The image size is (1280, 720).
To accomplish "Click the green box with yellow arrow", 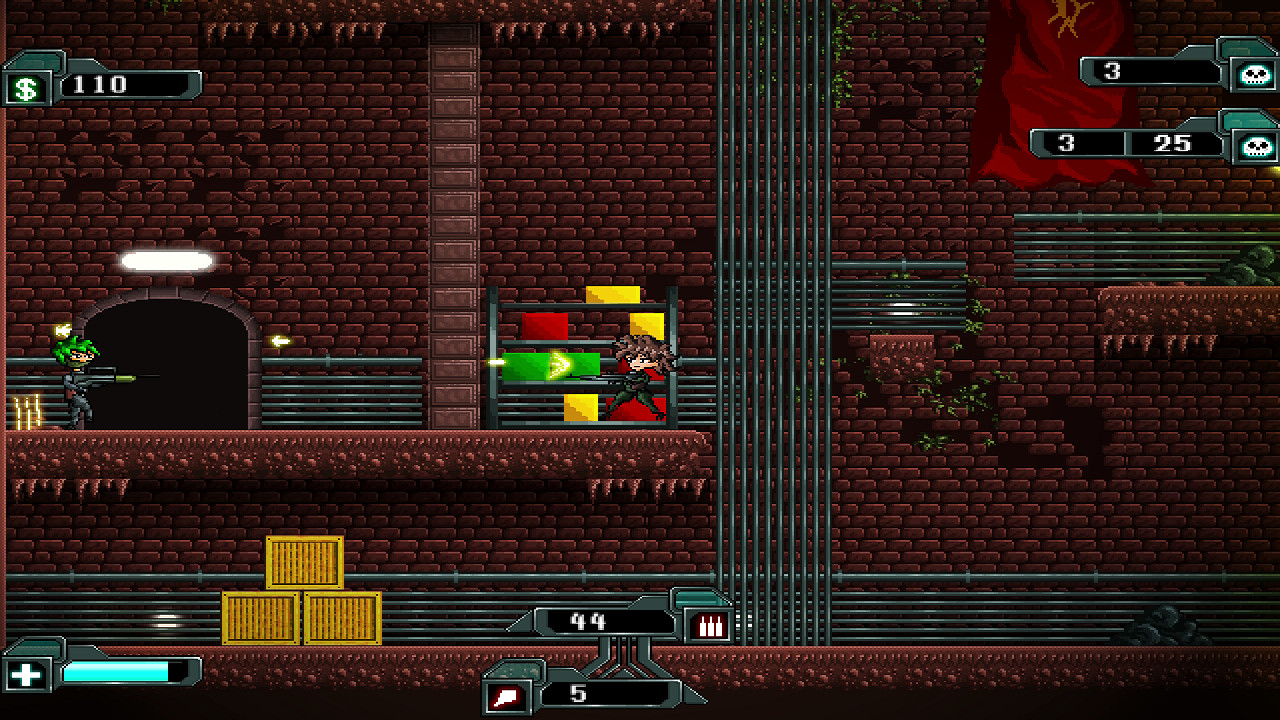I will coord(552,368).
